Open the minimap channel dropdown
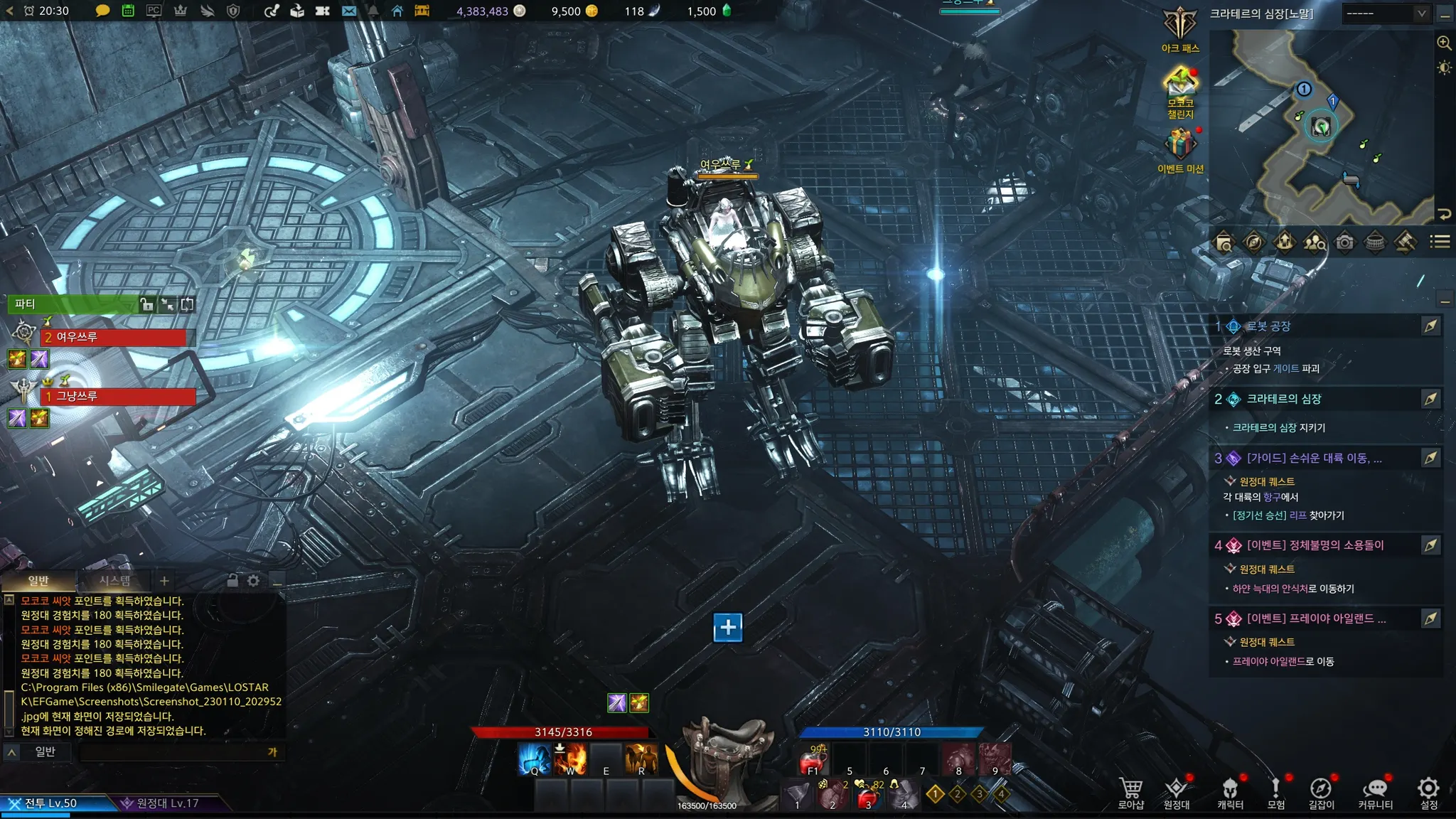 (1386, 14)
